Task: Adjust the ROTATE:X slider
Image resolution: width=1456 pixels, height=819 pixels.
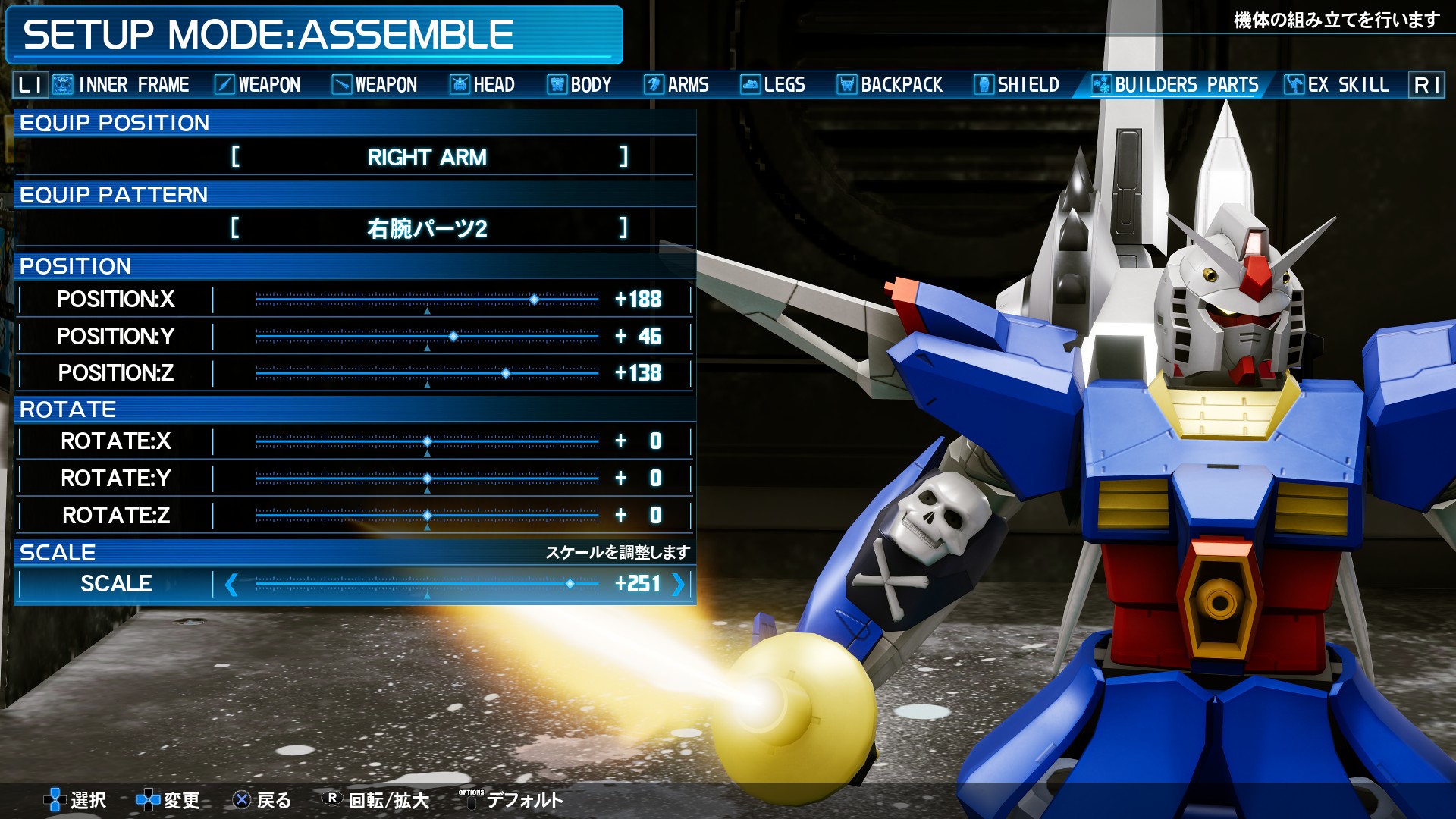Action: click(427, 441)
